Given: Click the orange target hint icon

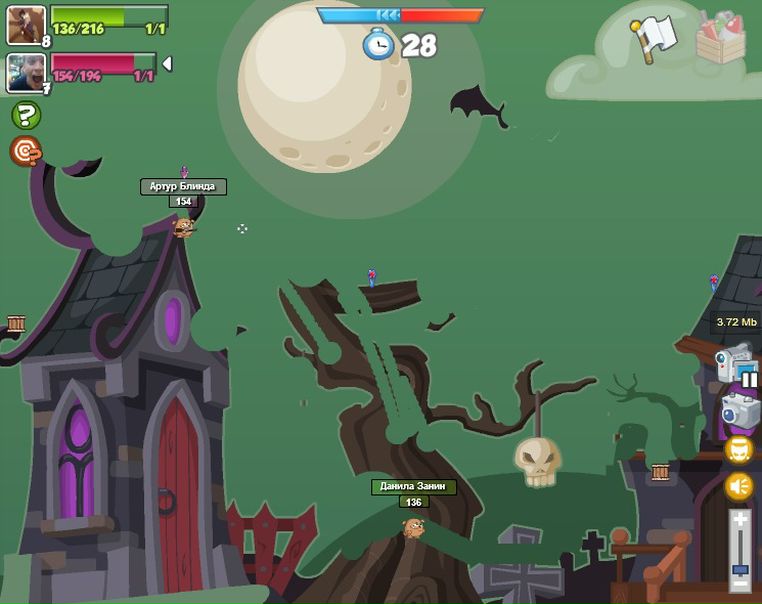Looking at the screenshot, I should [25, 151].
